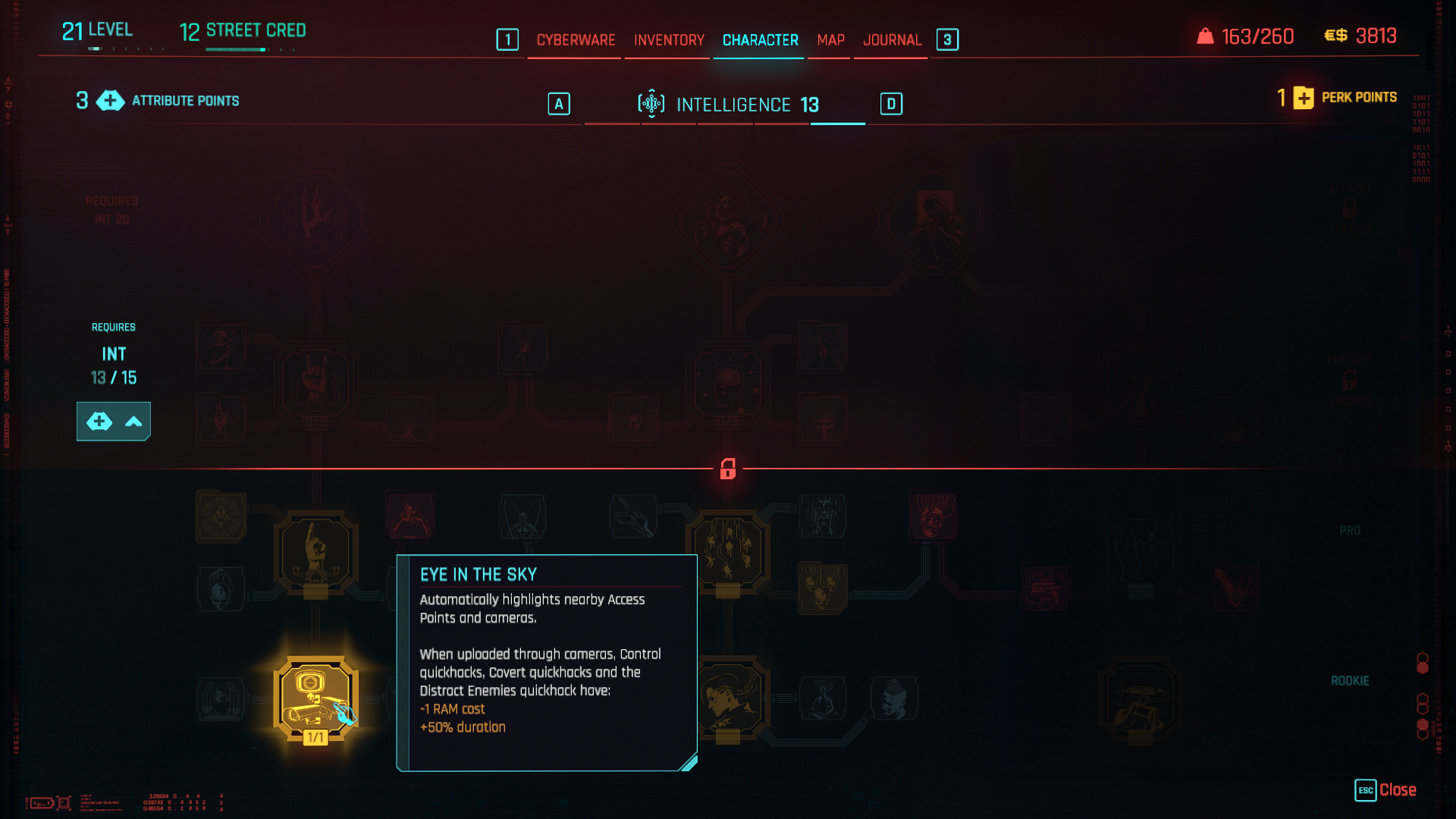Switch to the JOURNAL tab
Screen dimensions: 1456x819
click(x=893, y=40)
